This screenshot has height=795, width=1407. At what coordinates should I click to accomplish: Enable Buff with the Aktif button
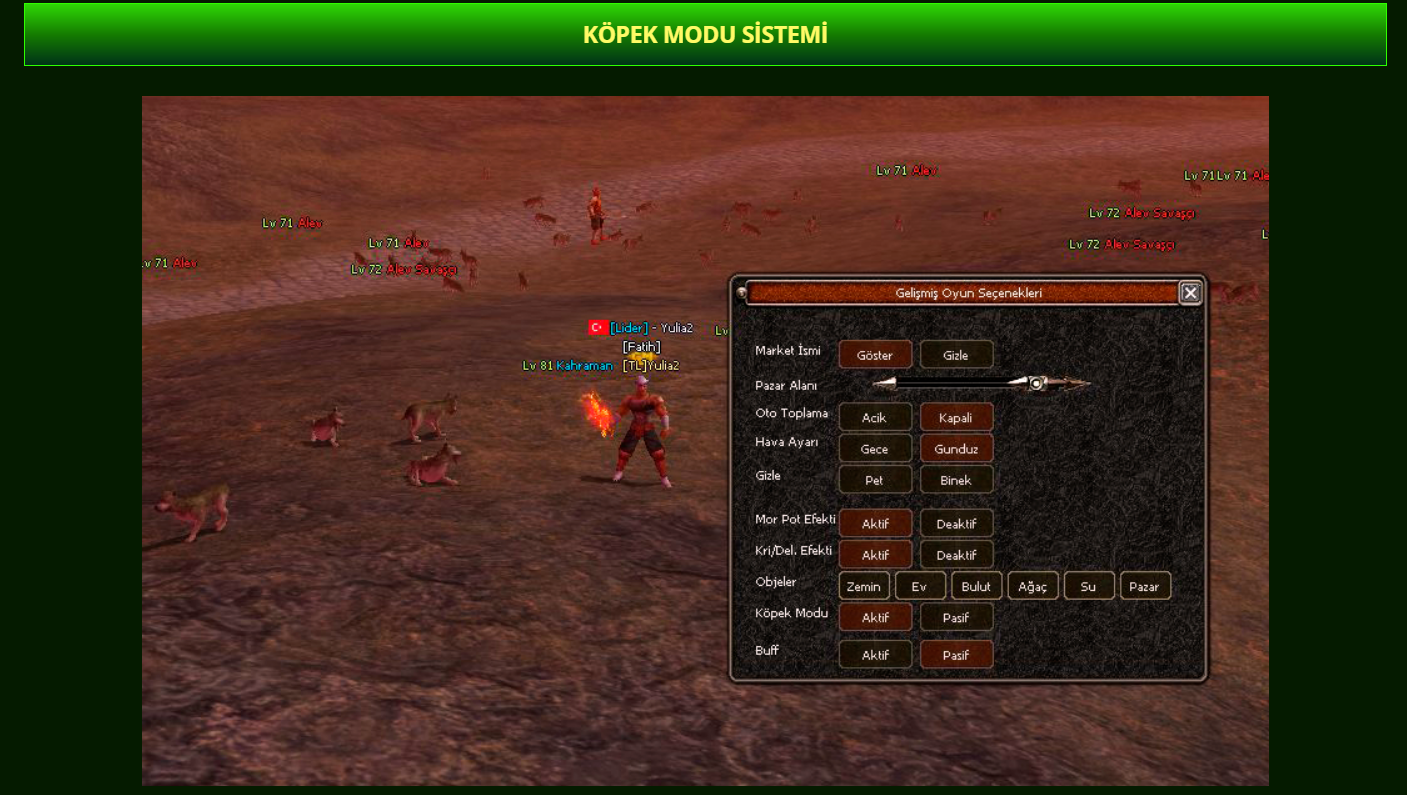(875, 655)
